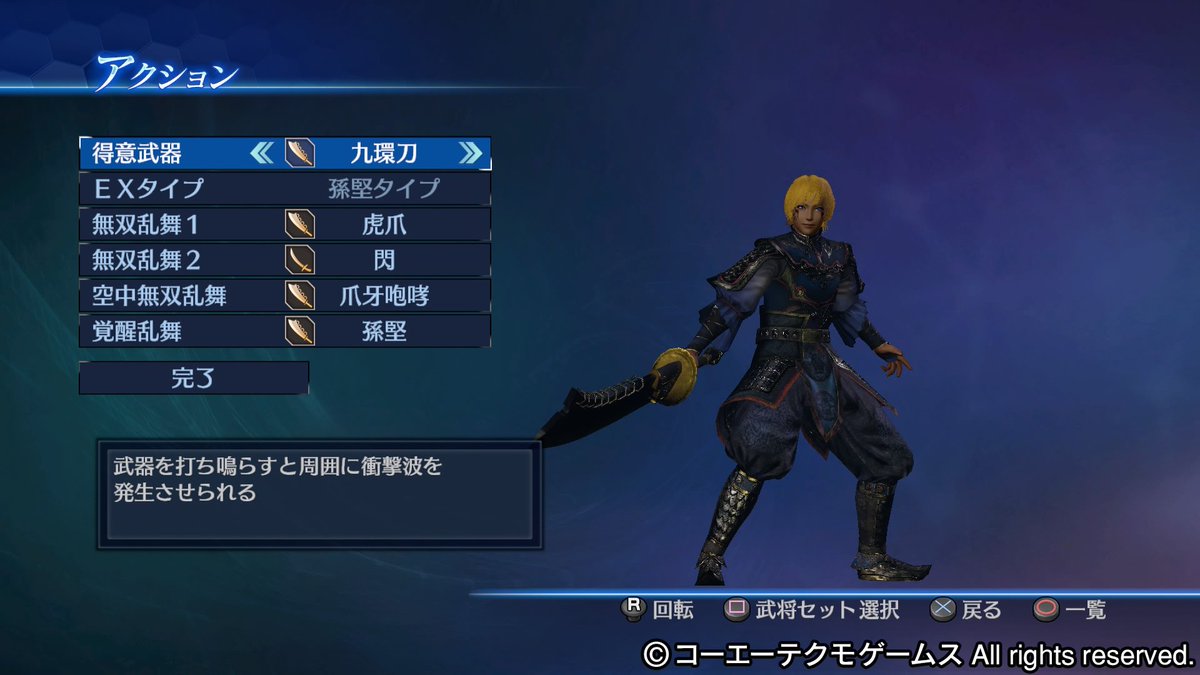The image size is (1200, 675).
Task: Click right arrow to choose next weapon
Action: [x=470, y=153]
